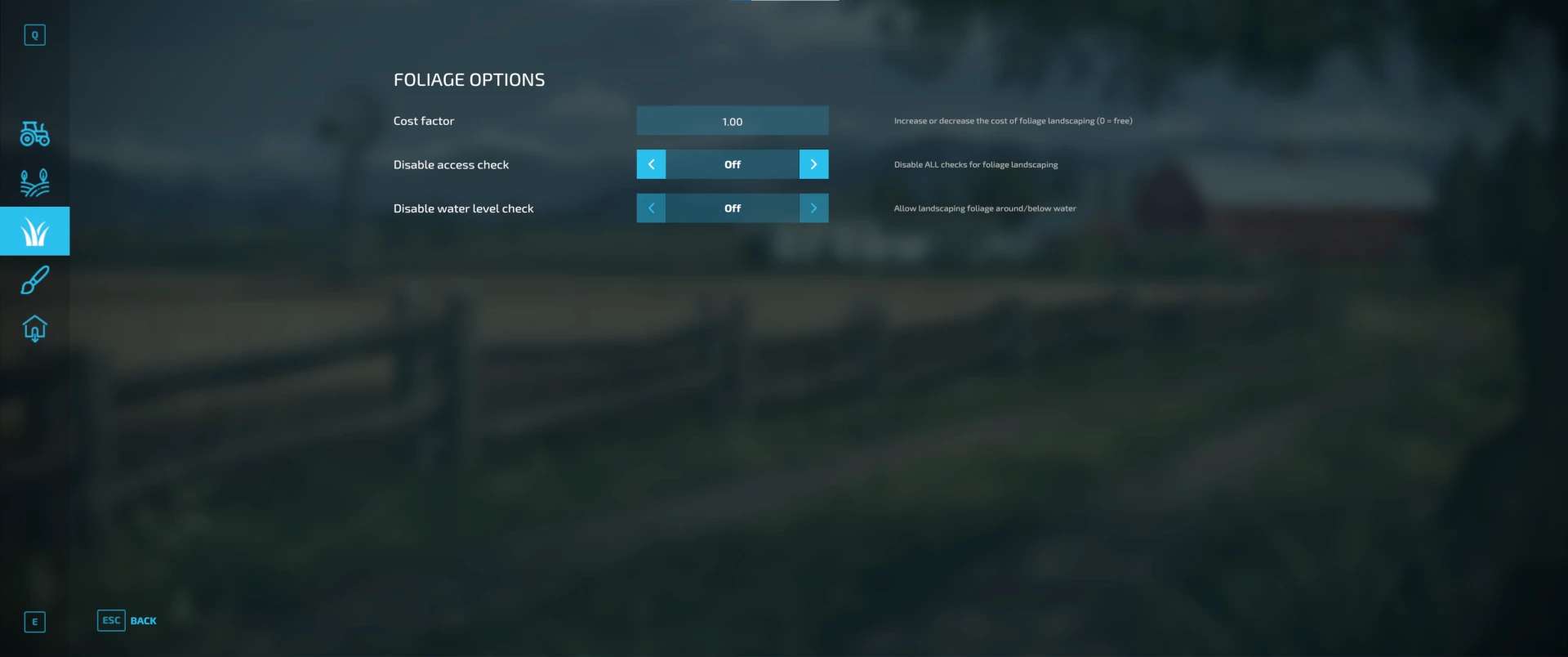The width and height of the screenshot is (1568, 657).
Task: Click the ESC key icon near Back
Action: click(111, 621)
